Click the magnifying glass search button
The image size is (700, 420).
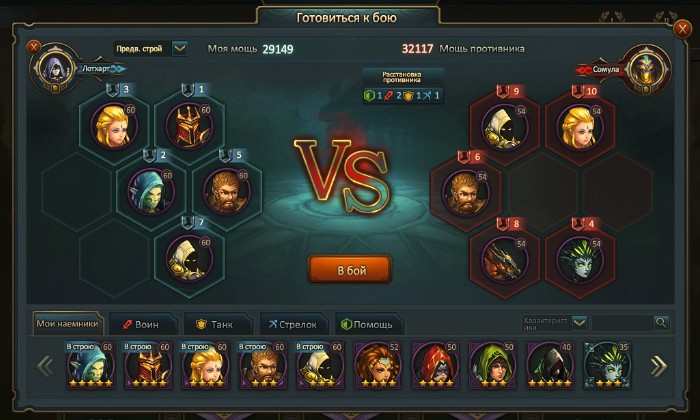pos(660,322)
